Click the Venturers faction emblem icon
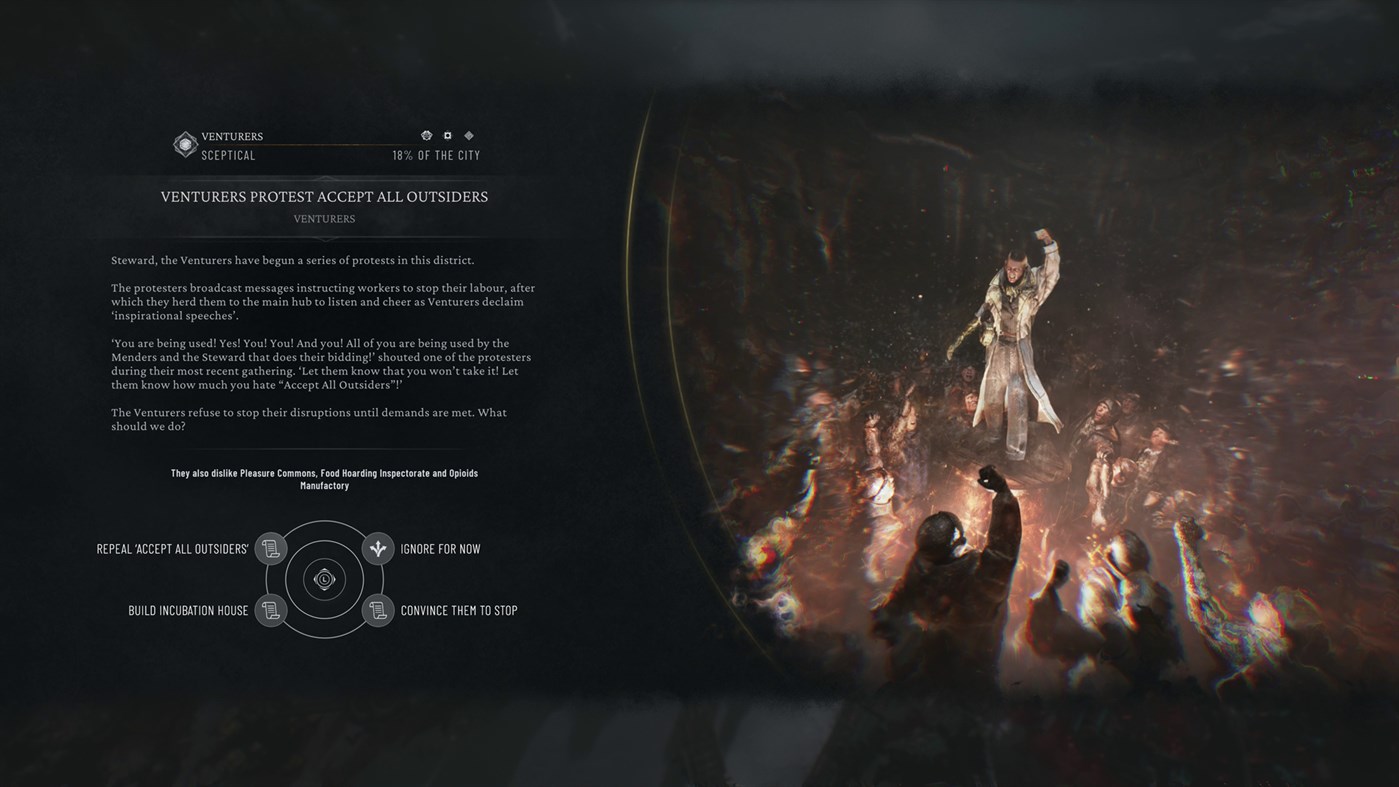The height and width of the screenshot is (787, 1399). coord(185,144)
